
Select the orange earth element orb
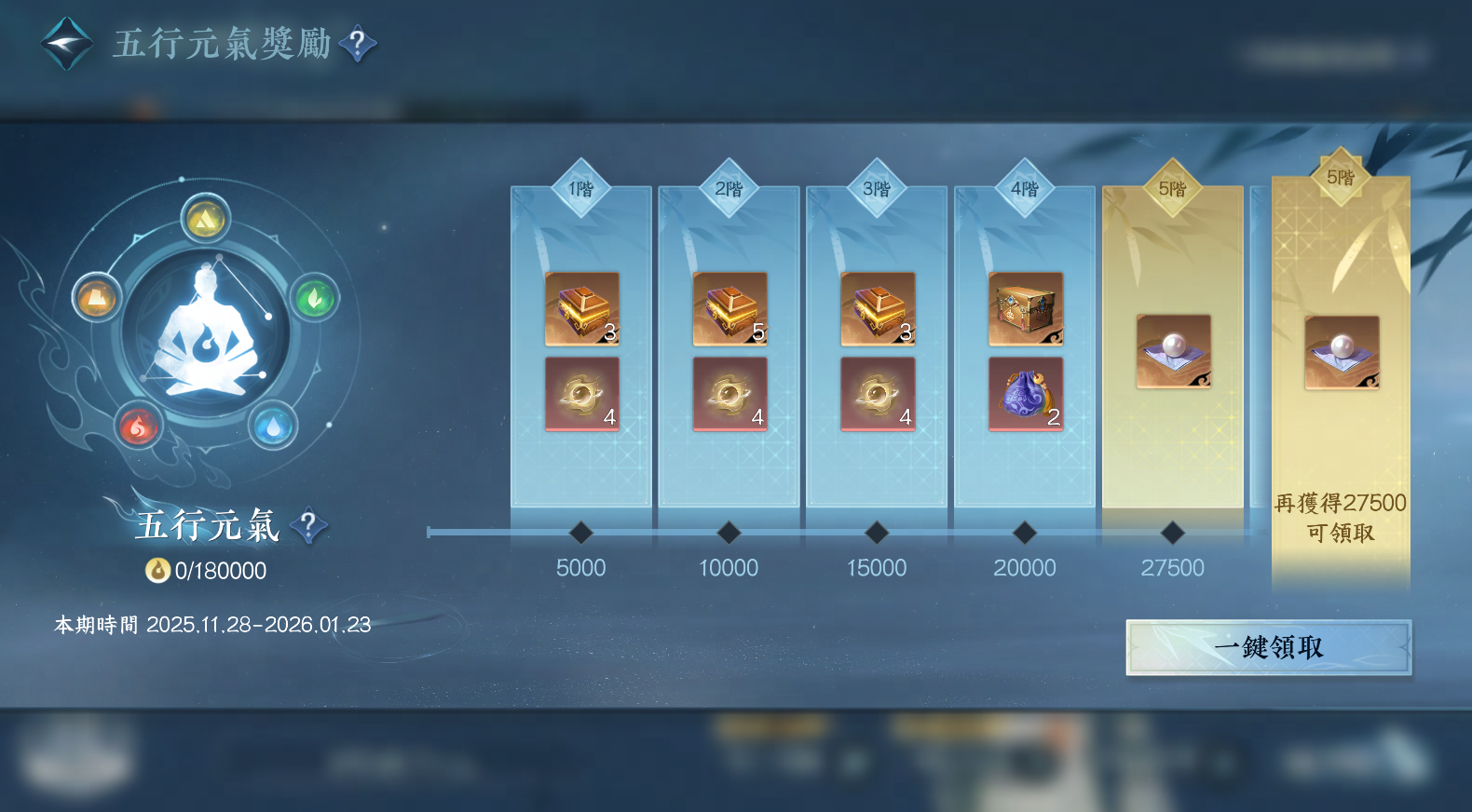pyautogui.click(x=97, y=298)
